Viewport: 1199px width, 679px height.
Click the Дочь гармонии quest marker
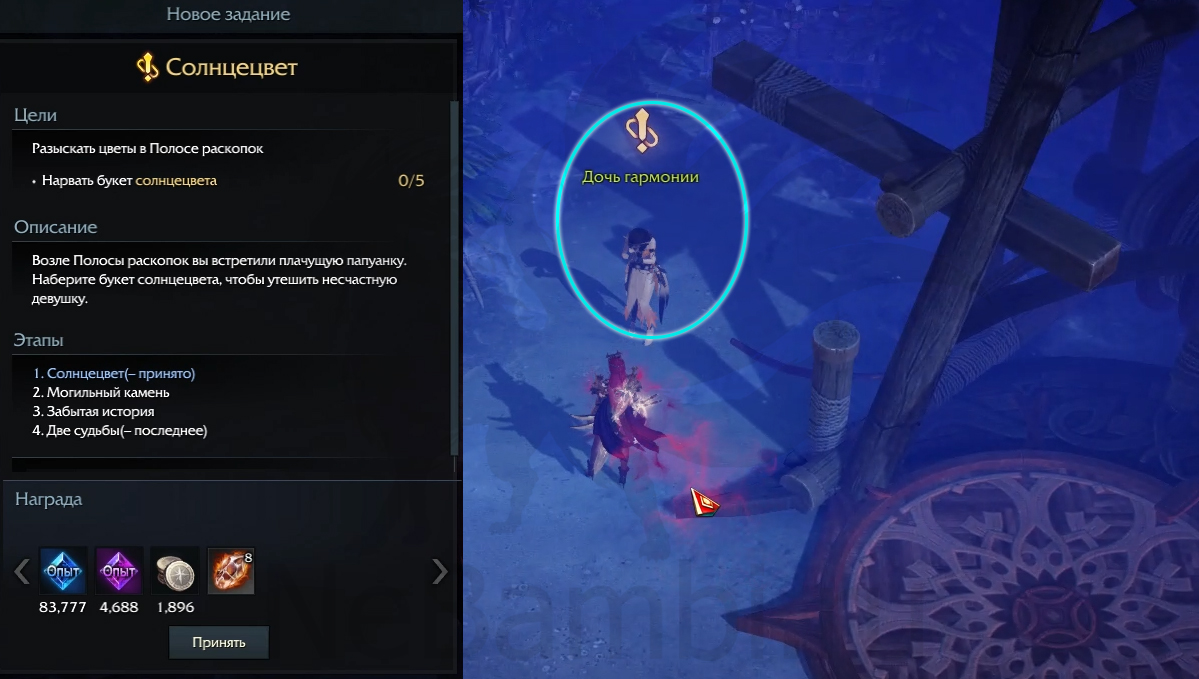tap(640, 129)
